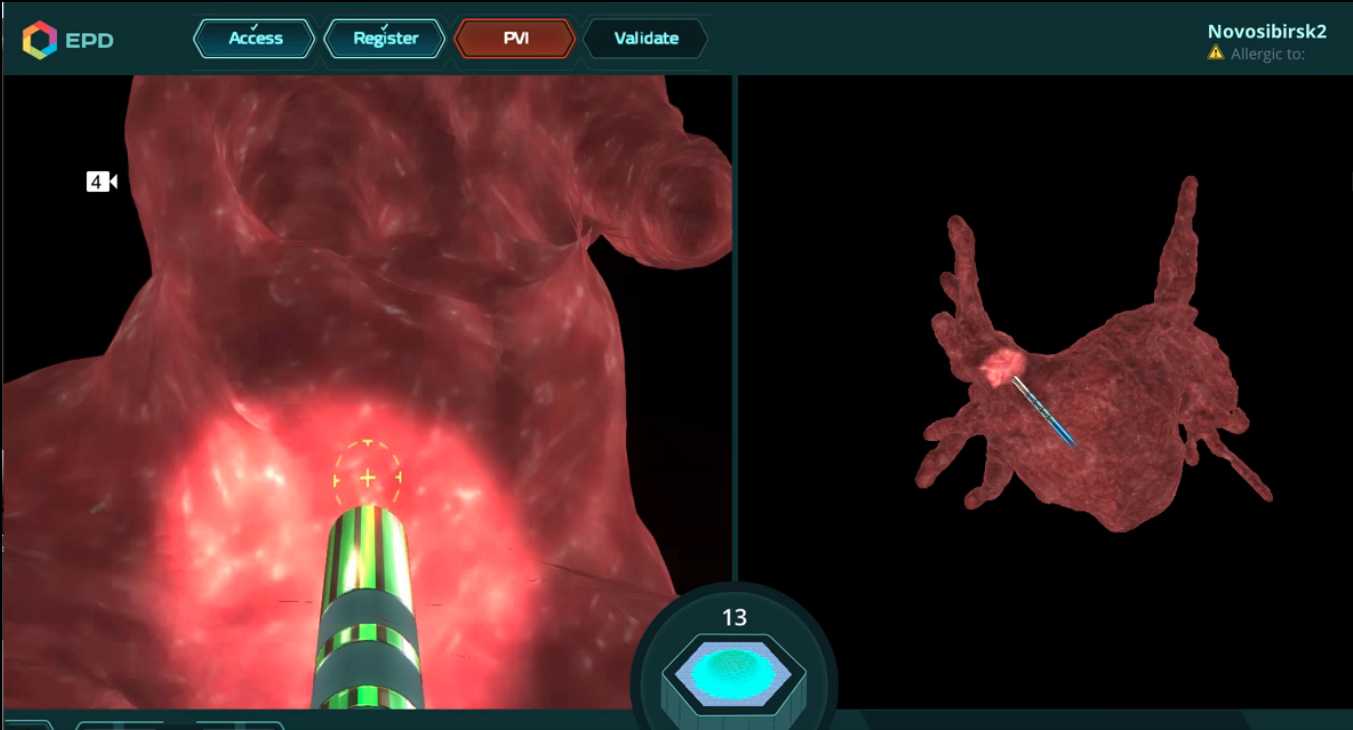
Task: Open the Novosibirsk2 patient name
Action: click(x=1266, y=32)
